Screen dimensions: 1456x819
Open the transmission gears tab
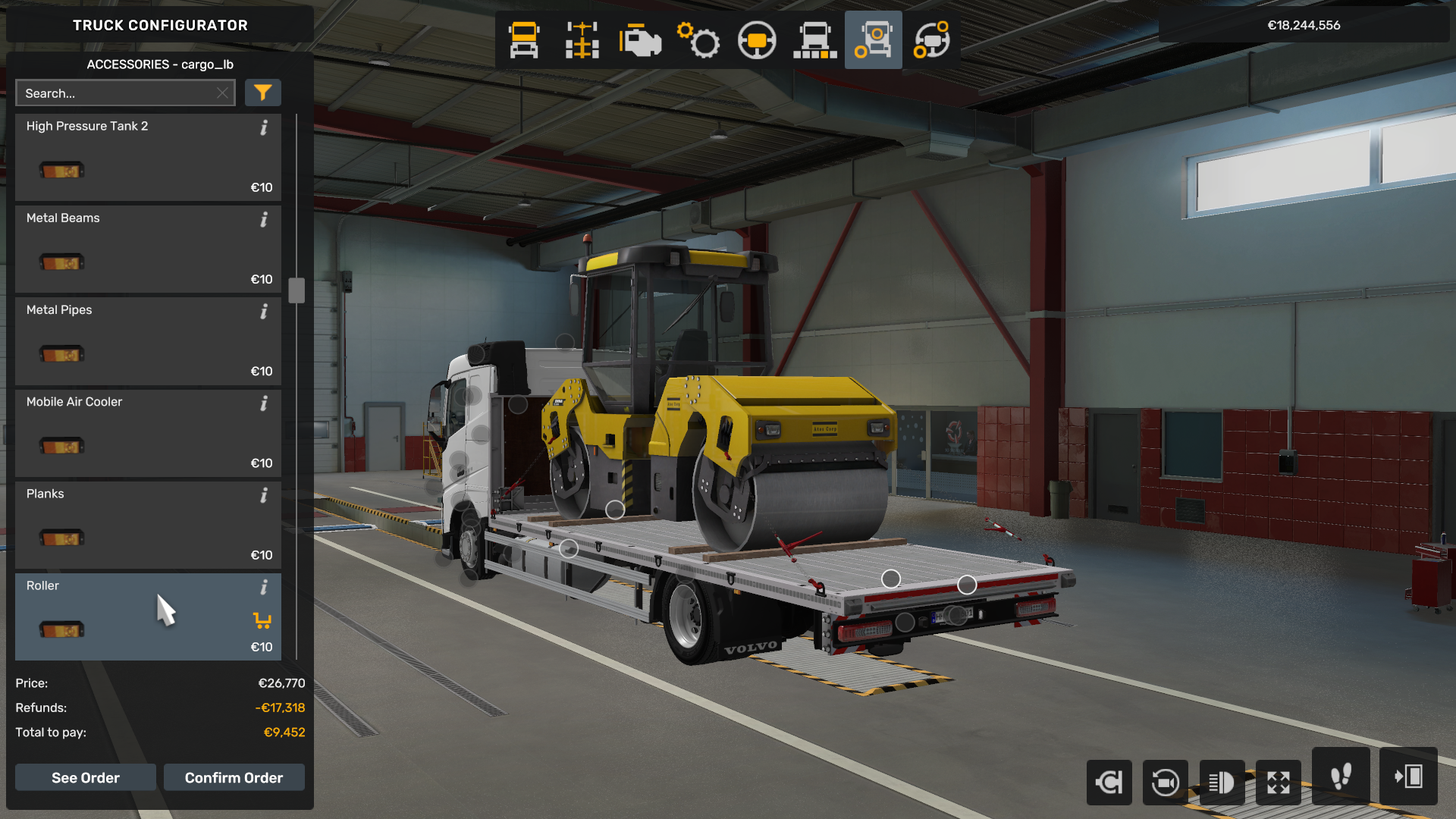[698, 40]
